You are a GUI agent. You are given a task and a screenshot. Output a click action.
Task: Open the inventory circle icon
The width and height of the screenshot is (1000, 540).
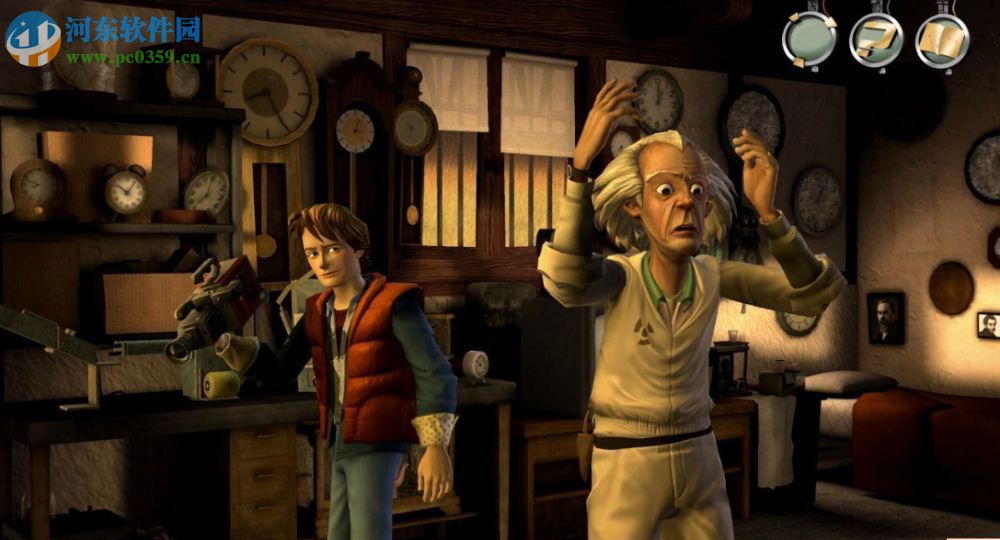[809, 40]
